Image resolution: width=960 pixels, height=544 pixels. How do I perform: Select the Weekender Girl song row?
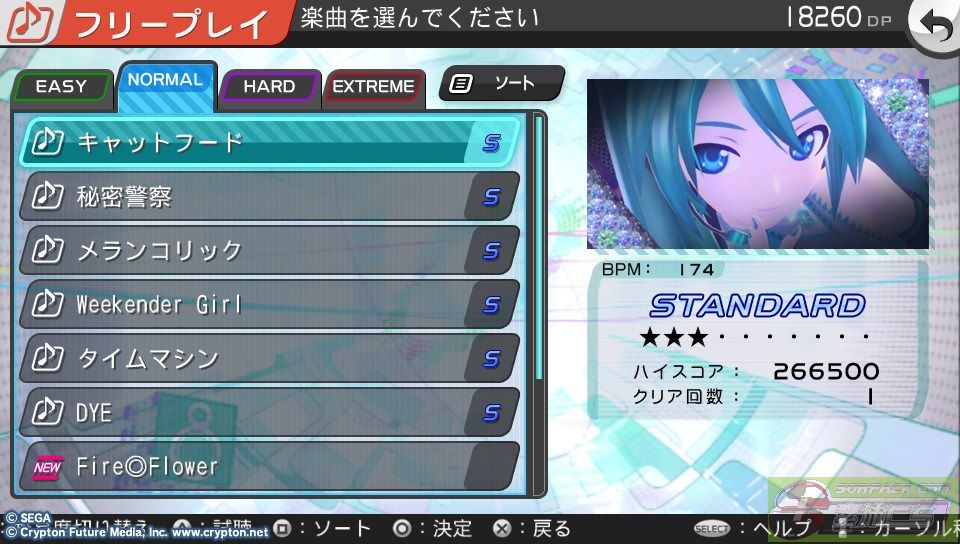(x=270, y=304)
